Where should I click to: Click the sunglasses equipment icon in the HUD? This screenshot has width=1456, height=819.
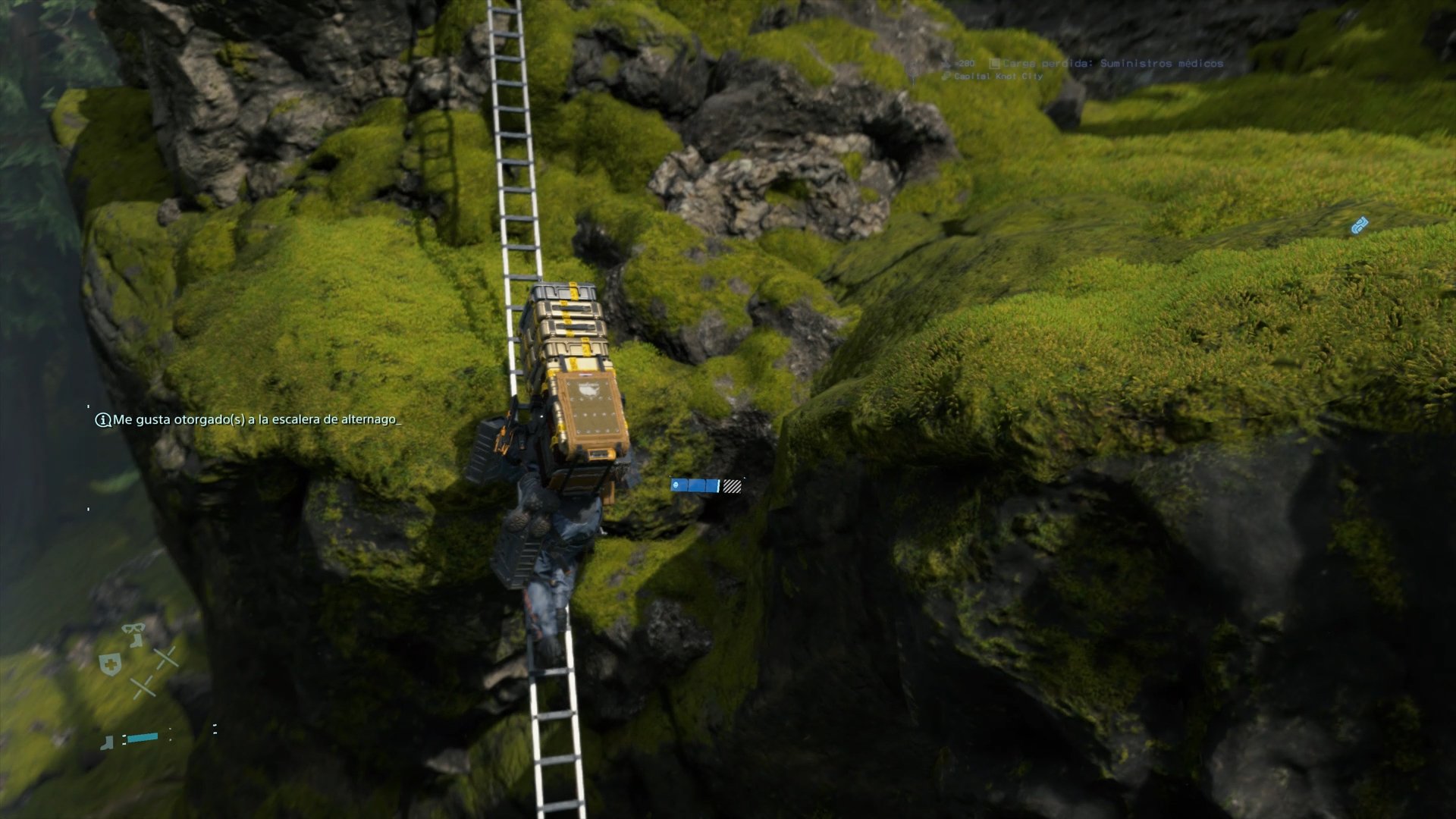(133, 629)
